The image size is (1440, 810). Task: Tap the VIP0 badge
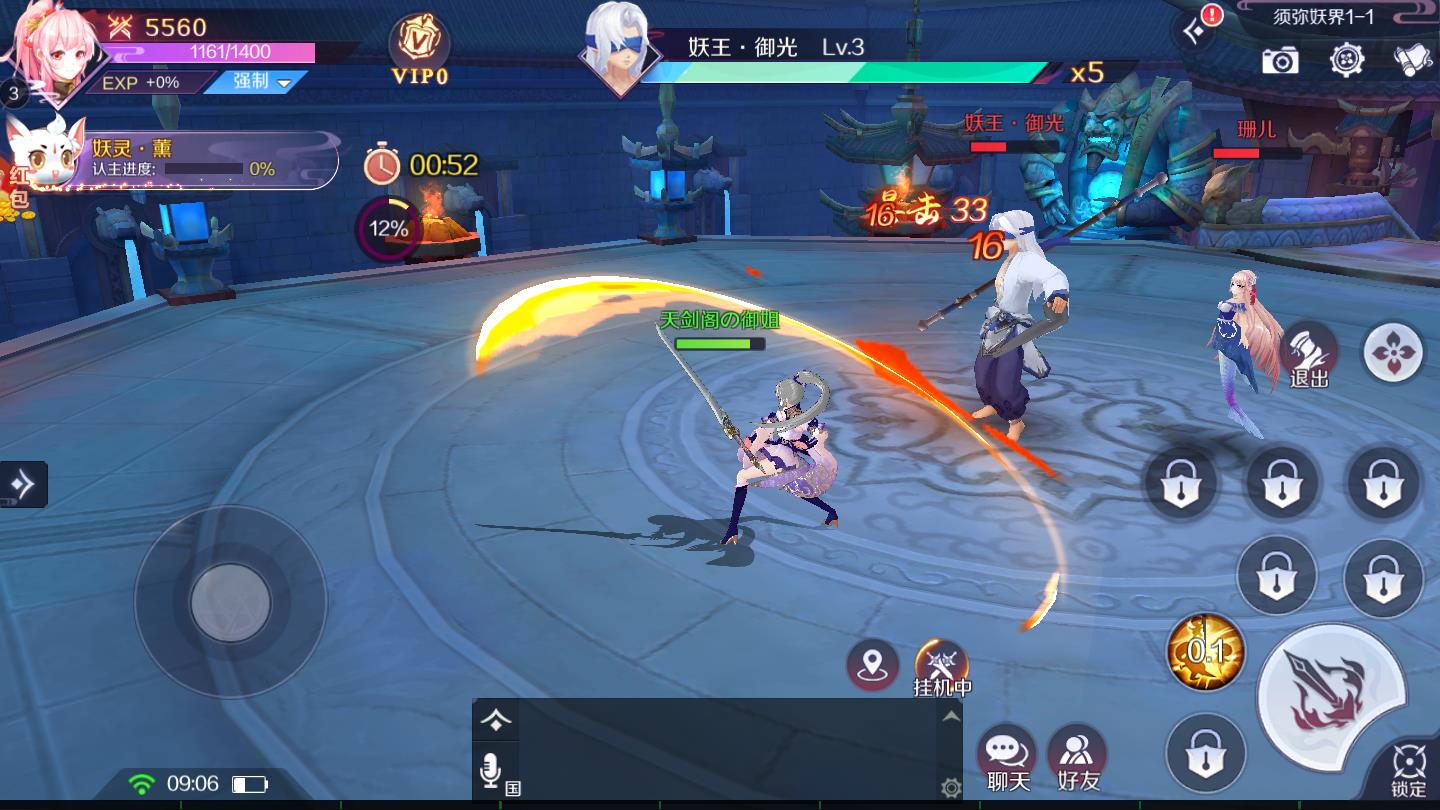pos(419,50)
